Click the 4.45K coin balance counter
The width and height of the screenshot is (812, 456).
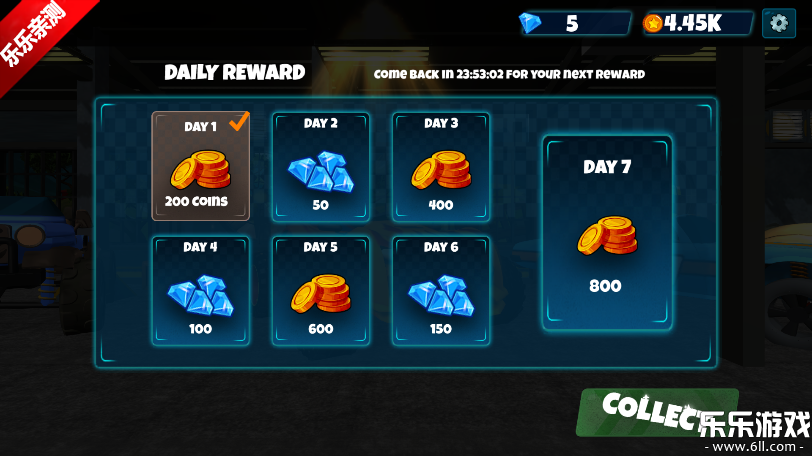[697, 23]
